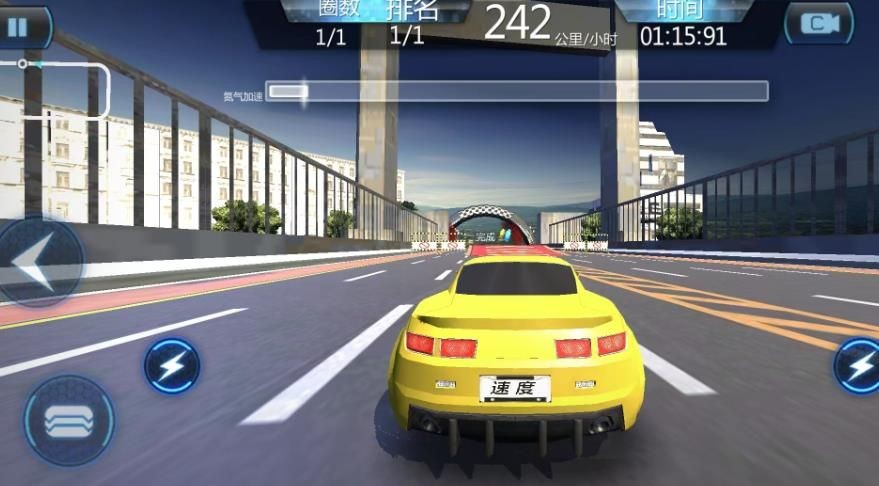Activate the left lightning nitro boost
This screenshot has width=879, height=486.
172,366
